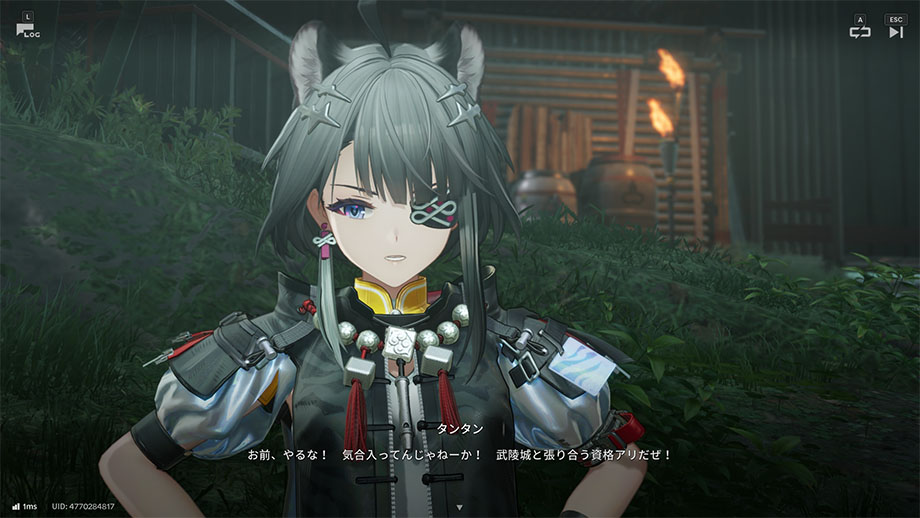Toggle dialogue auto-play mode
Viewport: 920px width, 518px height.
pos(860,31)
